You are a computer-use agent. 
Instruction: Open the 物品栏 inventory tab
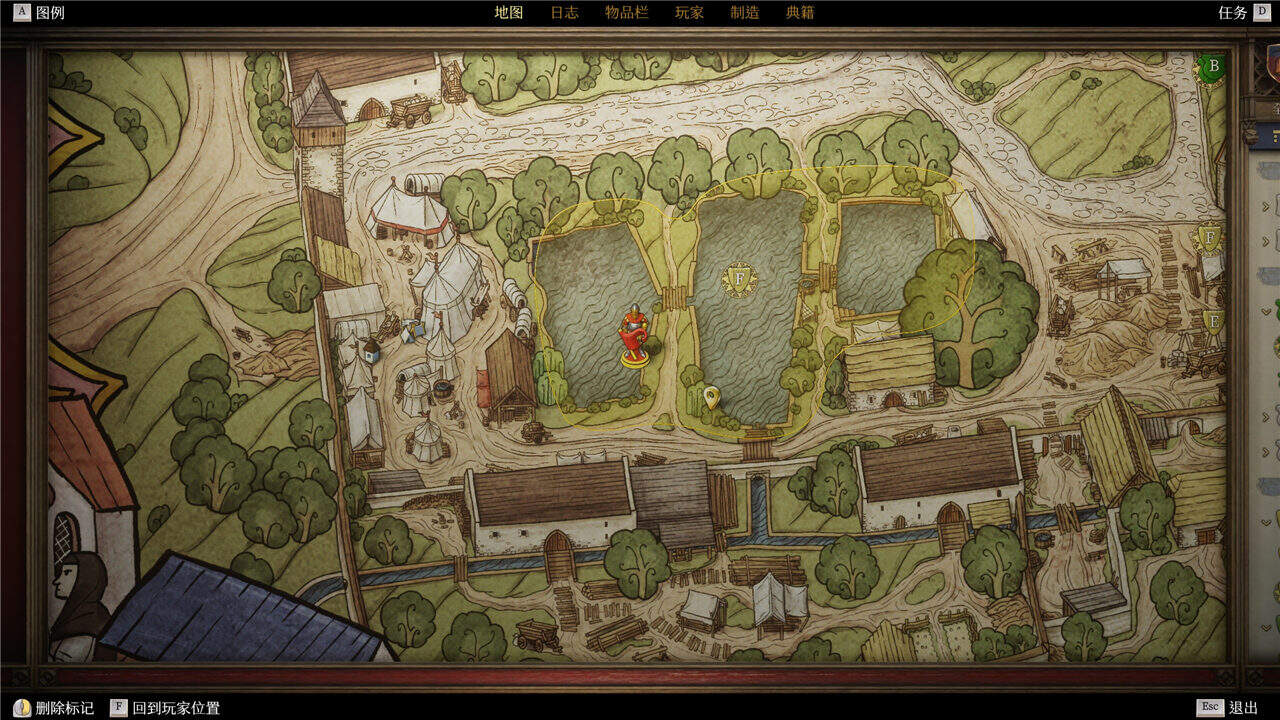[626, 13]
